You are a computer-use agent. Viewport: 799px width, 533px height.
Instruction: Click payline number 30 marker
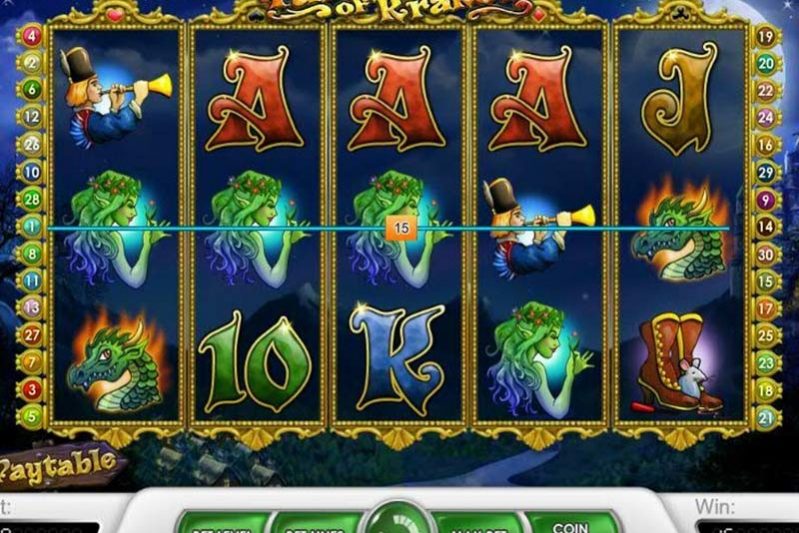pos(767,254)
